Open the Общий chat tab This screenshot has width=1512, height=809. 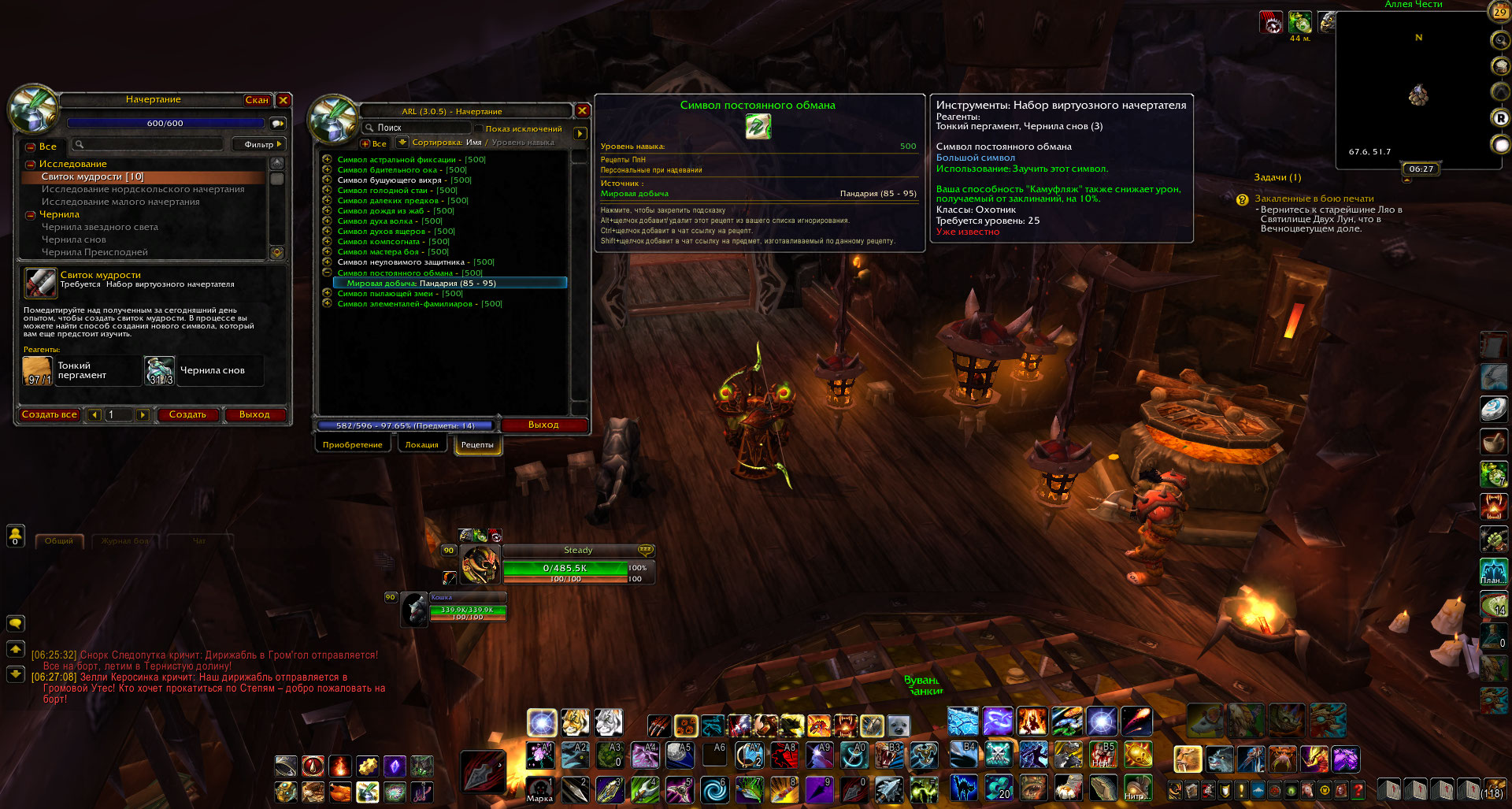(58, 541)
